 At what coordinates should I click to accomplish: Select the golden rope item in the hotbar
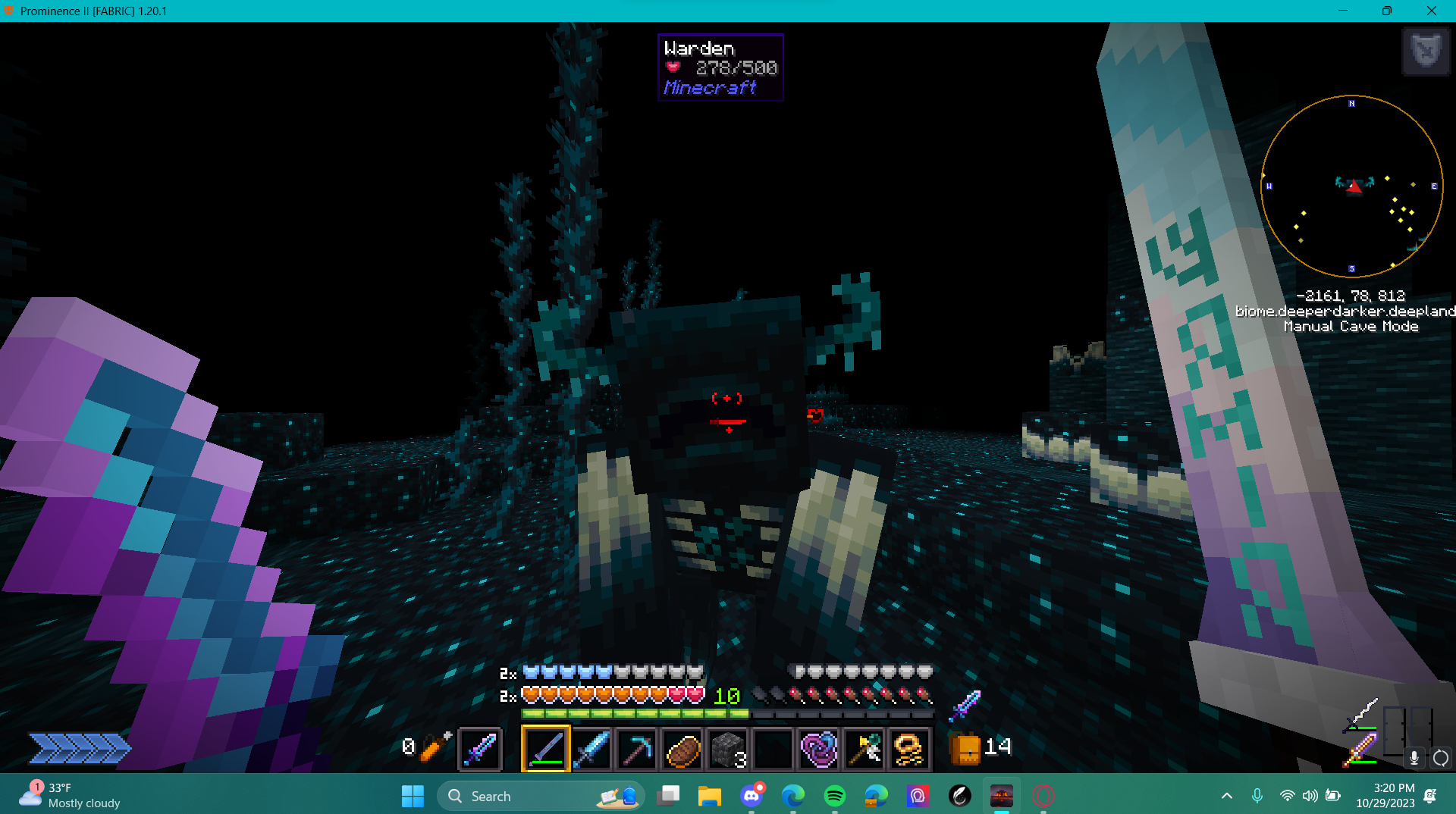tap(908, 749)
